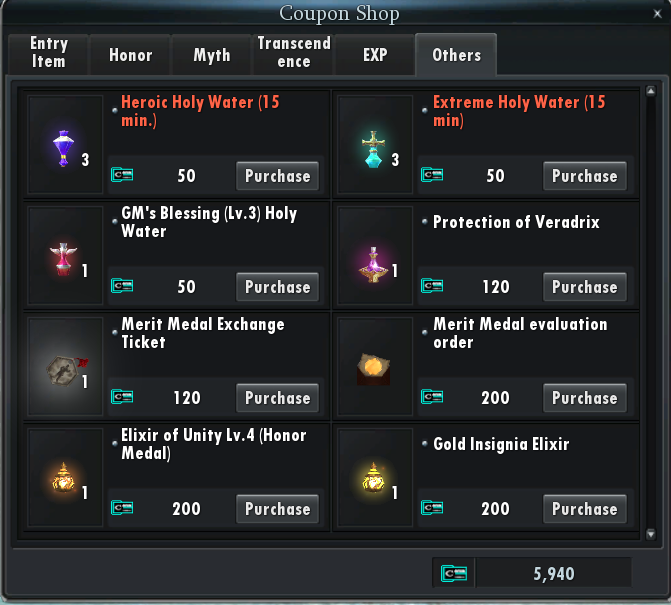Viewport: 671px width, 605px height.
Task: Show the Transcendence tab
Action: point(293,53)
